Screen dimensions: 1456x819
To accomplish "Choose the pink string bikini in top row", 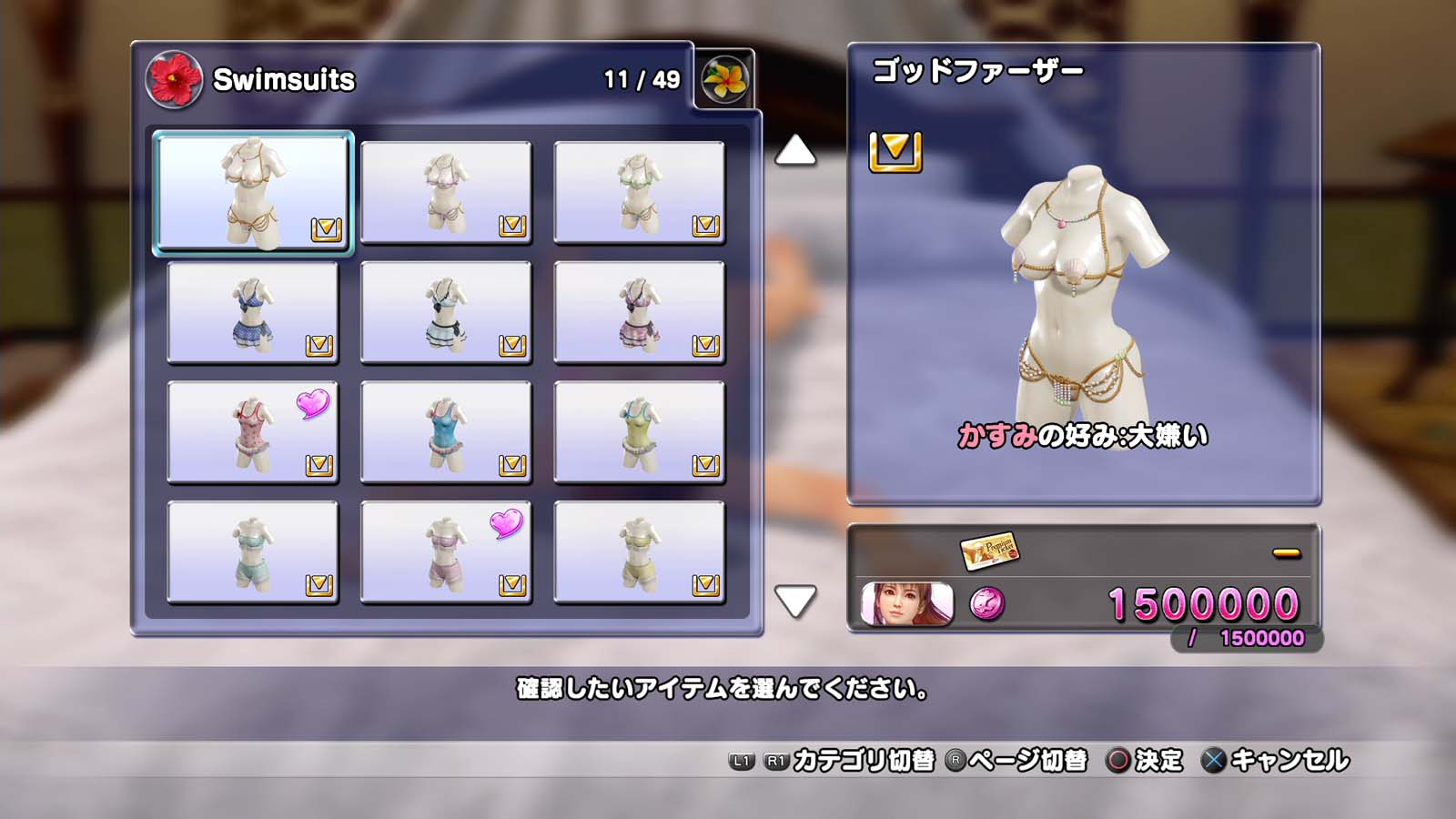I will point(446,193).
